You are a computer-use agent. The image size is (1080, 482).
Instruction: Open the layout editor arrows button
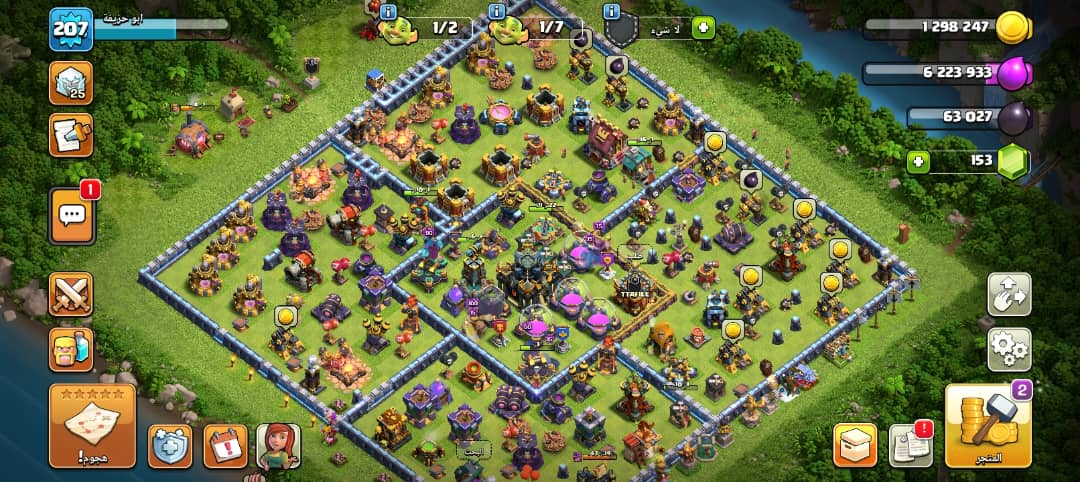coord(1009,295)
